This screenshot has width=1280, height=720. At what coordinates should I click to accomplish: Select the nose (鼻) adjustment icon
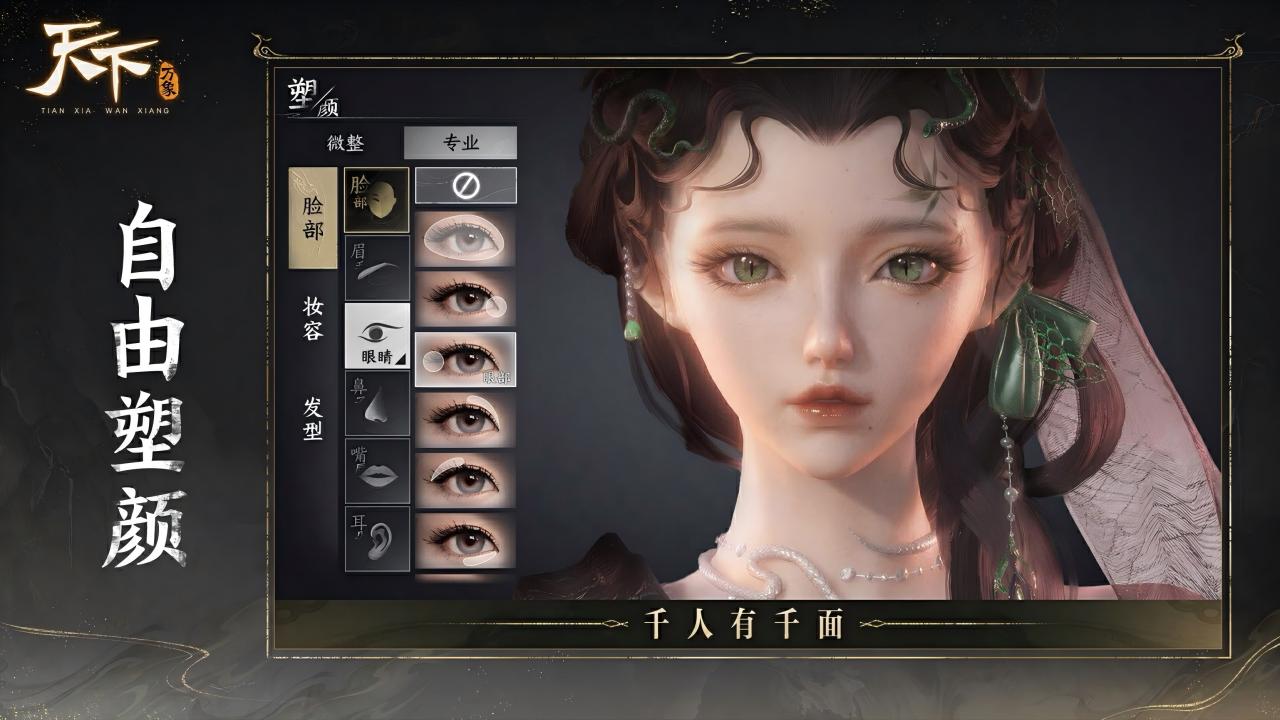pos(375,405)
